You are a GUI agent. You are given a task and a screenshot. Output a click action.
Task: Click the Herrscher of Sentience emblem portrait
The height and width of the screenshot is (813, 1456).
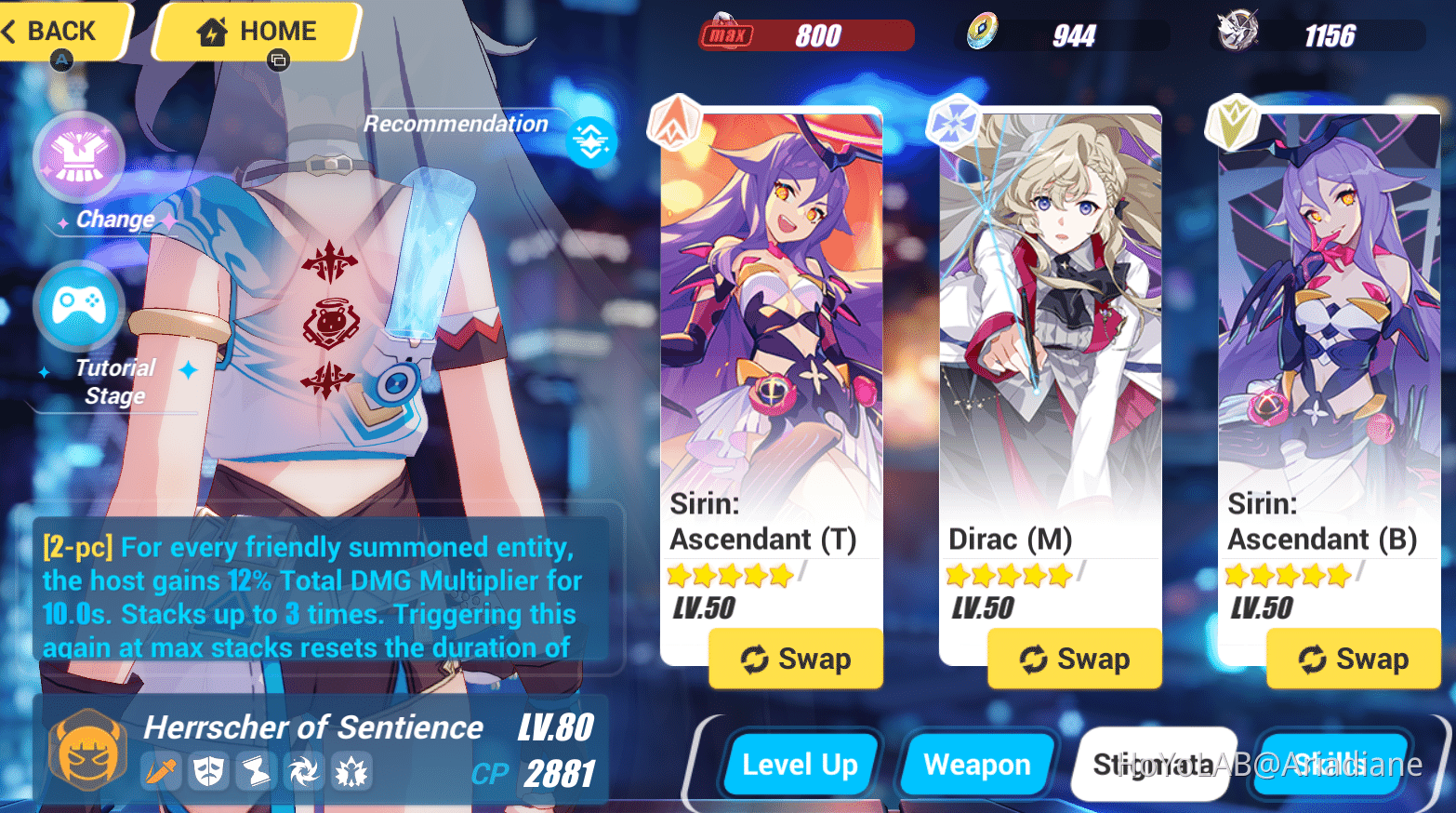pyautogui.click(x=86, y=750)
